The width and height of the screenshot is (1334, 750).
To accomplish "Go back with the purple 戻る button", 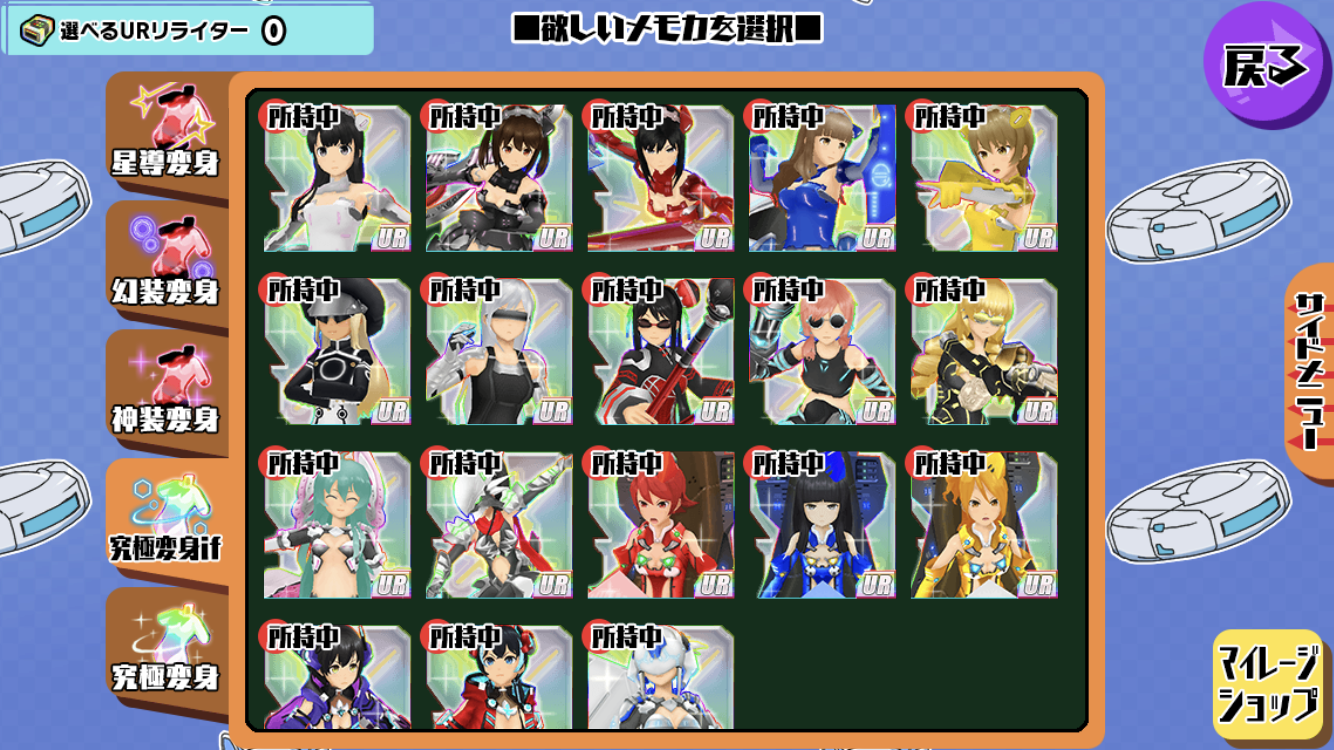I will tap(1265, 66).
